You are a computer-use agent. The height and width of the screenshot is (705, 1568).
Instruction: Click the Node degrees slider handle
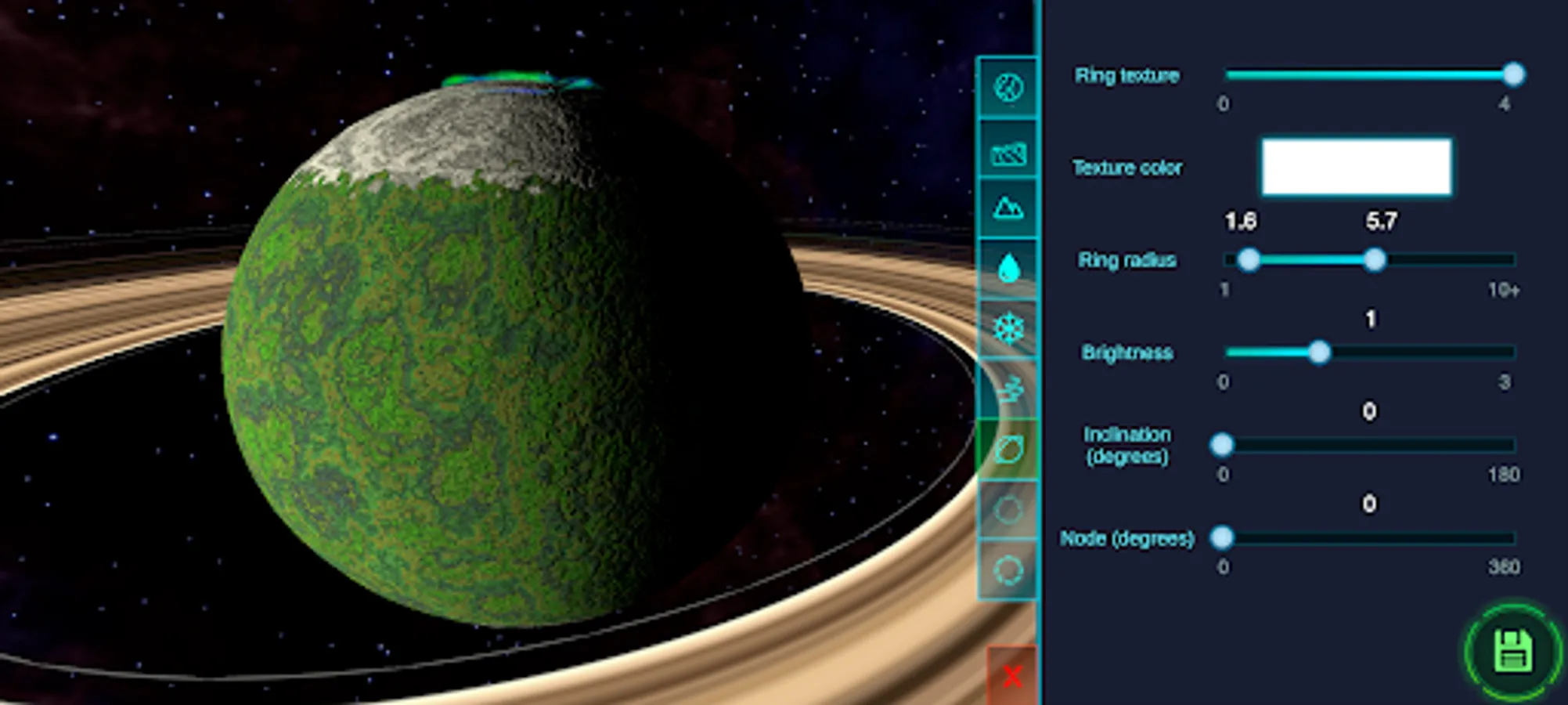(1221, 538)
